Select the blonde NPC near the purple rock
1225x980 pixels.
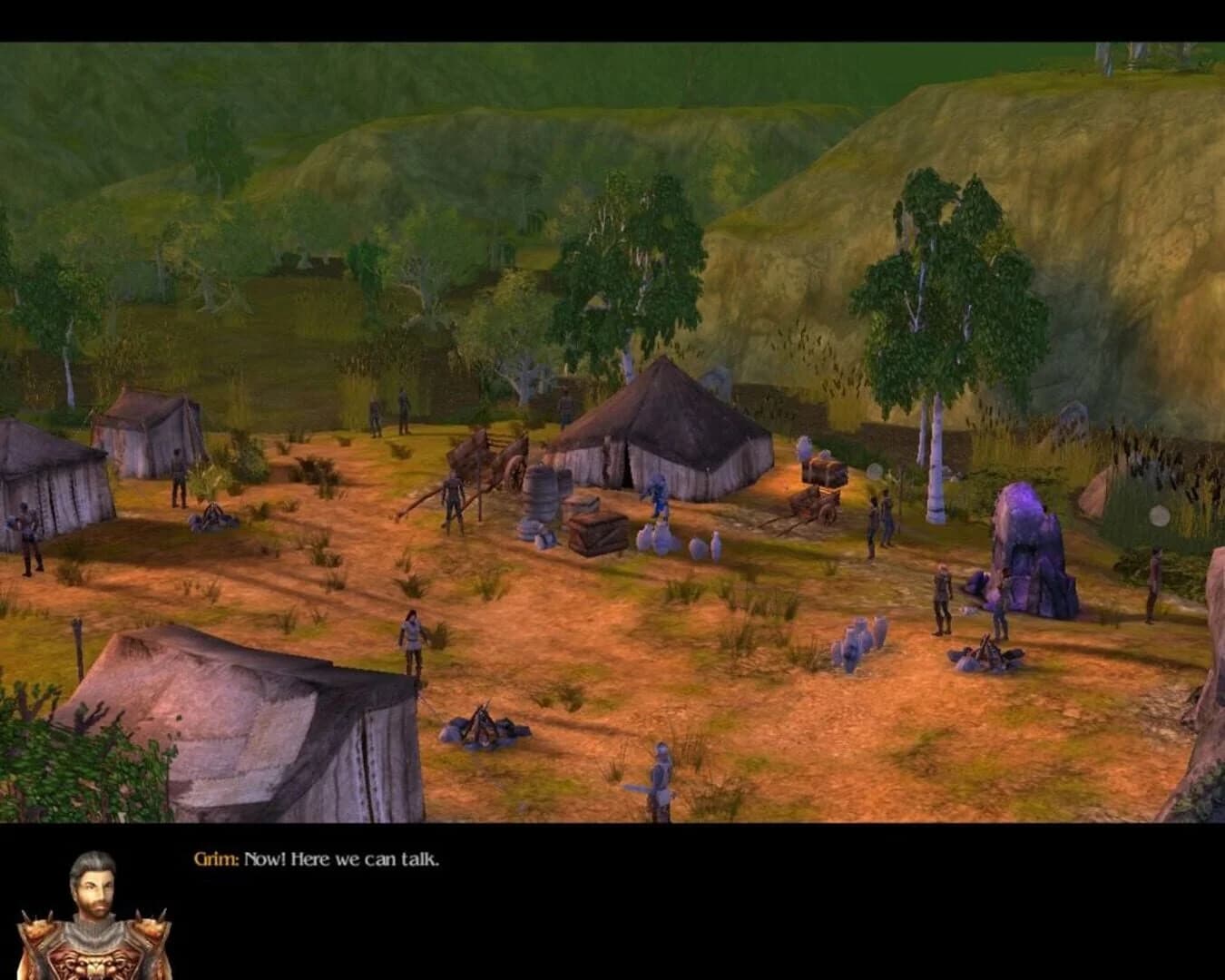(942, 594)
